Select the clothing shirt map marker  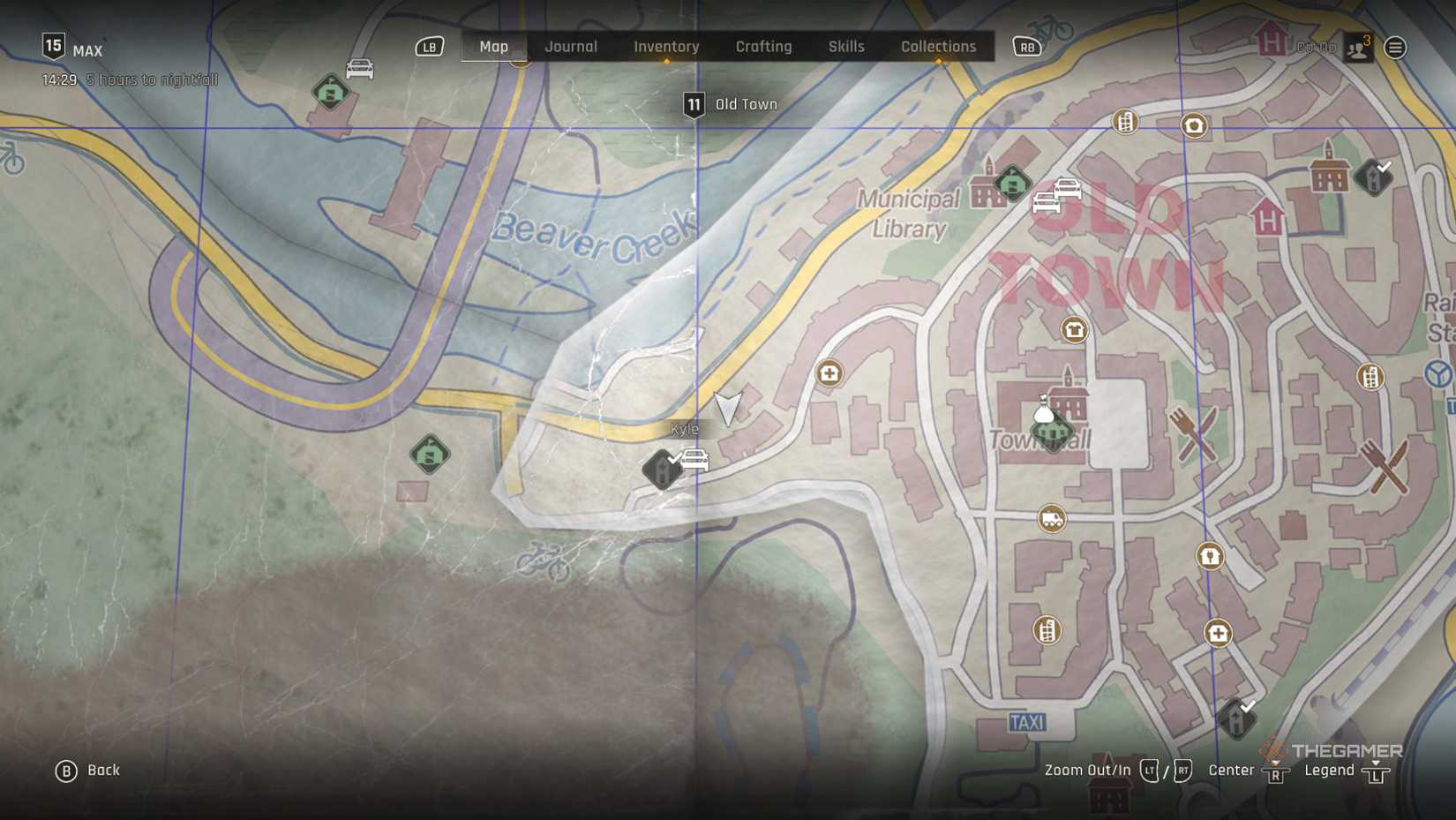coord(1074,330)
